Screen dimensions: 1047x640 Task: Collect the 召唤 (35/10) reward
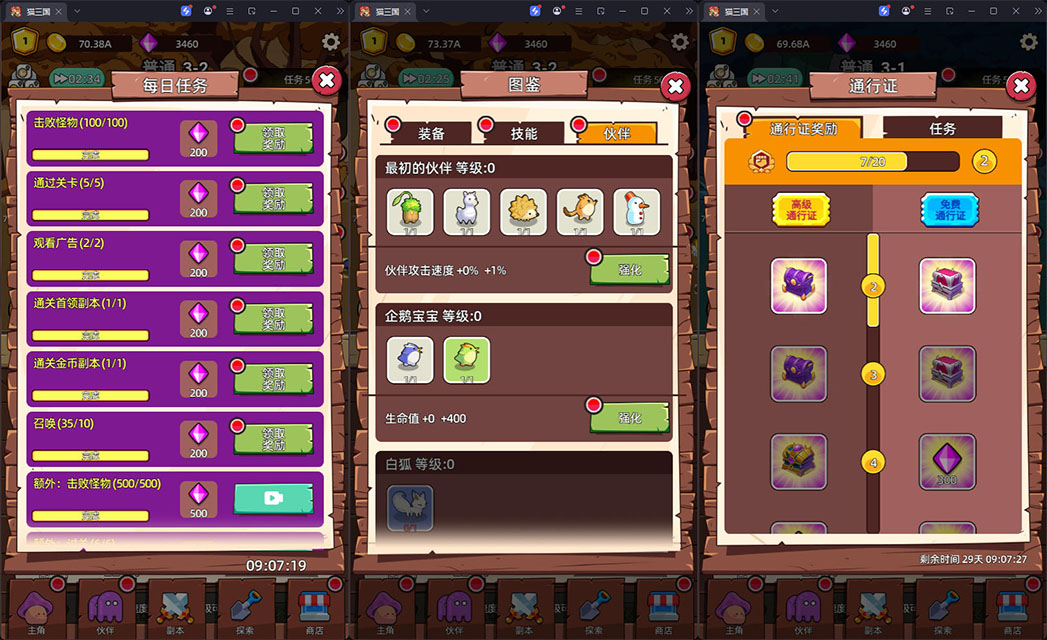pyautogui.click(x=273, y=439)
